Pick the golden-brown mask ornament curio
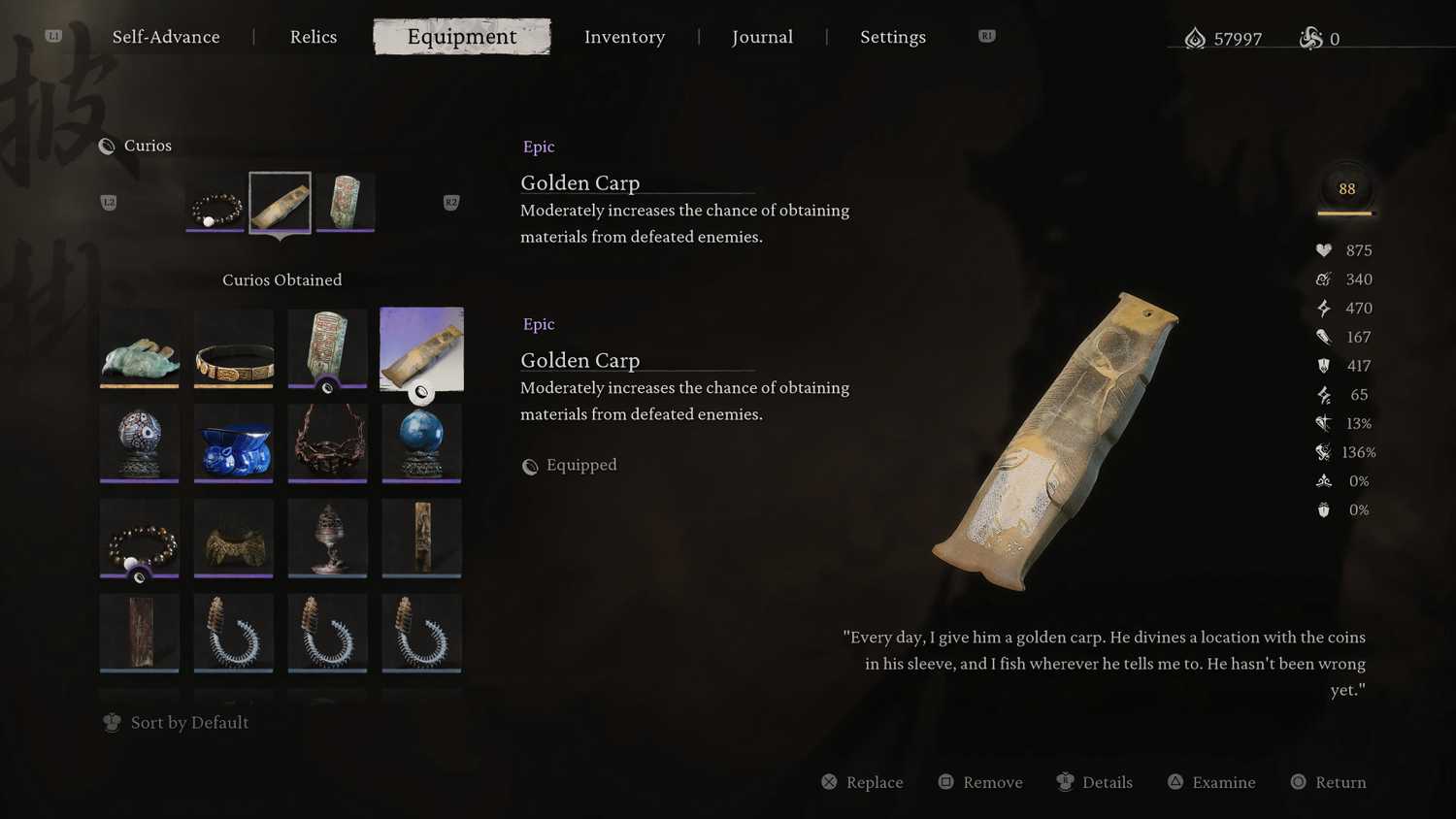The height and width of the screenshot is (819, 1456). click(234, 538)
